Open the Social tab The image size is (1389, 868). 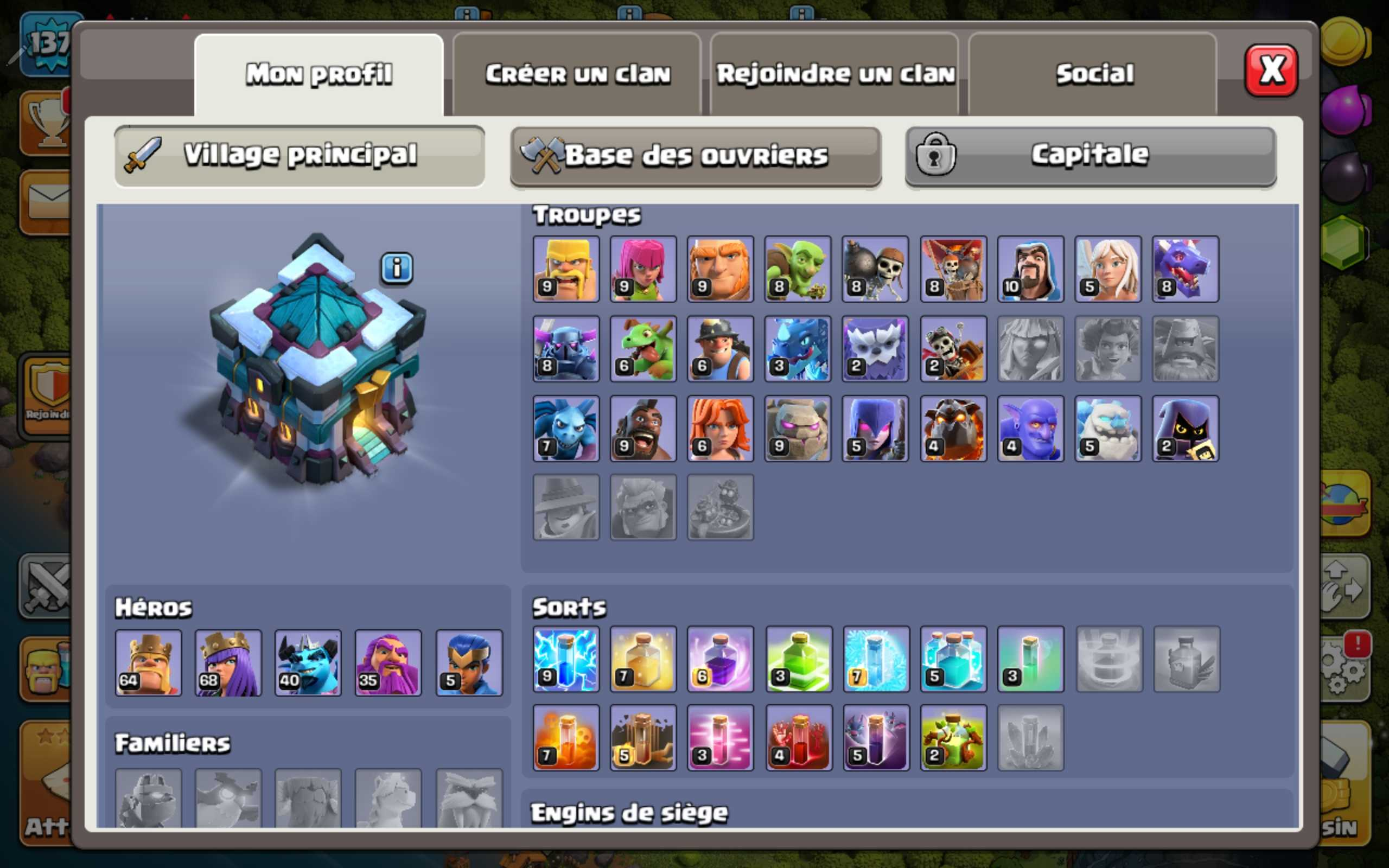[1093, 72]
